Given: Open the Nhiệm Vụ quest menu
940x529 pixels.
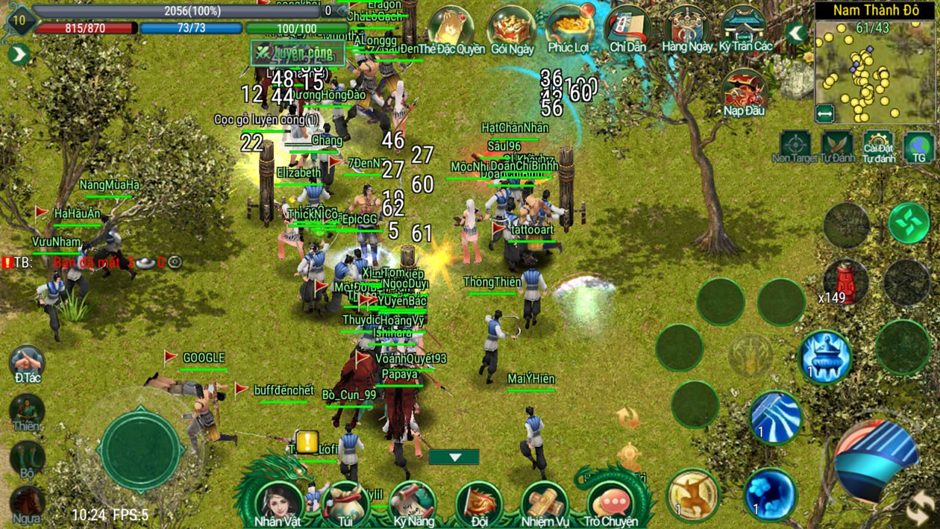Looking at the screenshot, I should (545, 501).
